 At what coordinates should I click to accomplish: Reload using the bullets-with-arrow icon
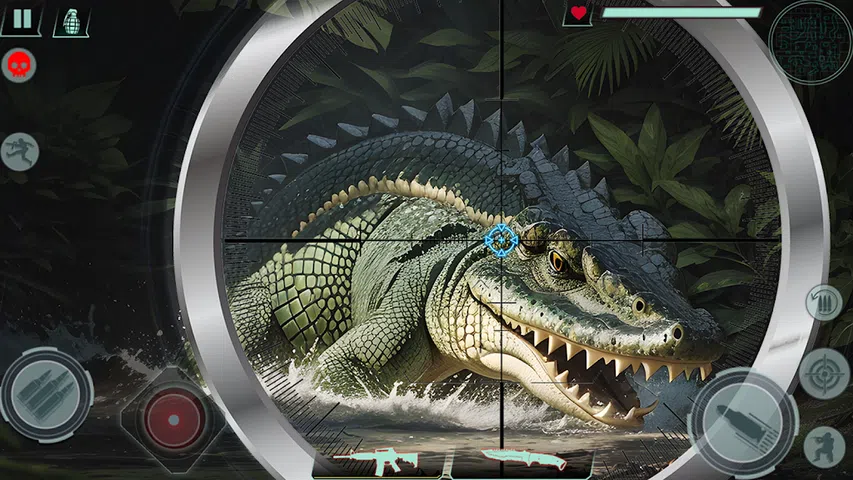click(824, 303)
